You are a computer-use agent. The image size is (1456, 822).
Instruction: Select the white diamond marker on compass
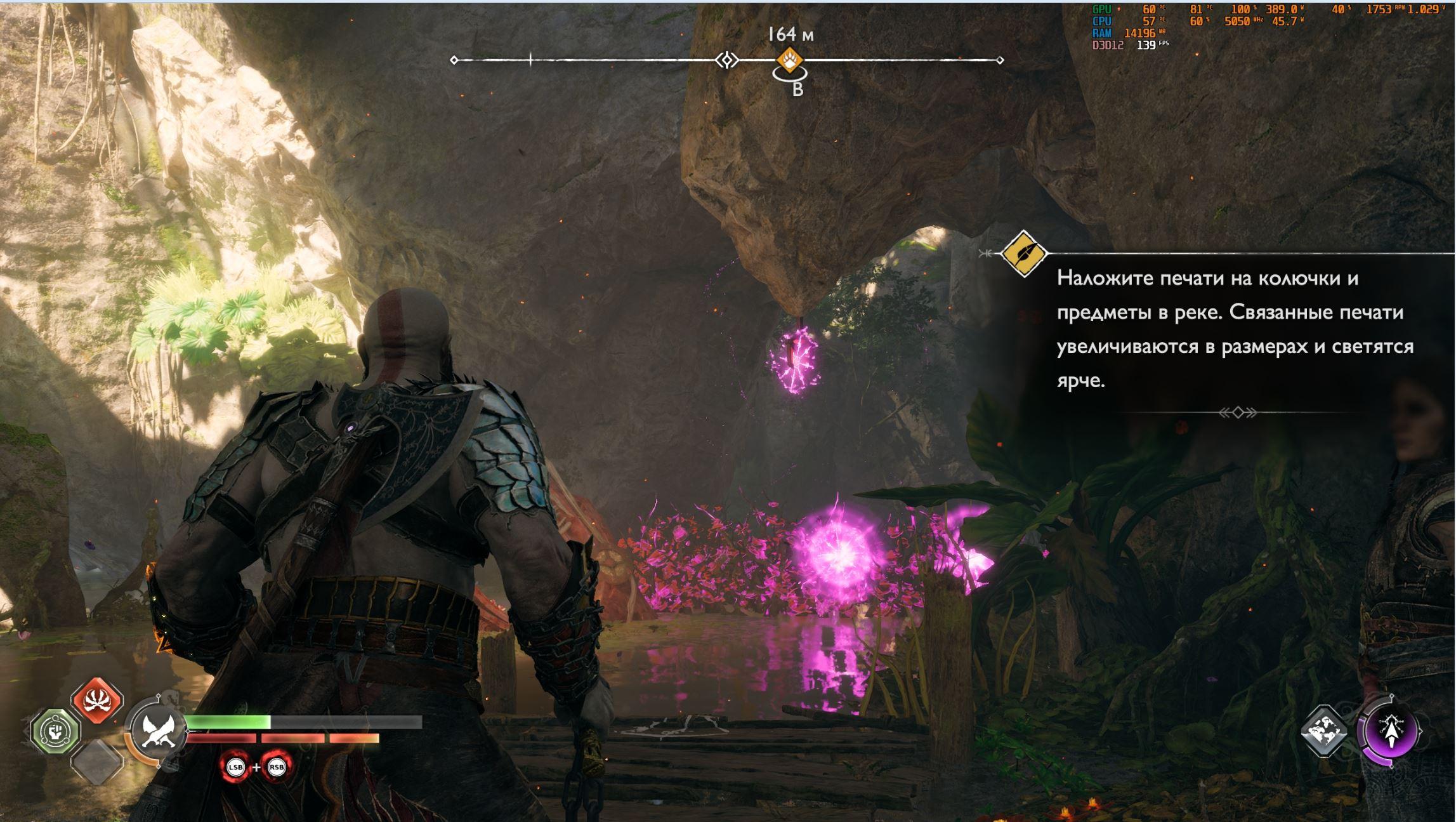click(727, 60)
